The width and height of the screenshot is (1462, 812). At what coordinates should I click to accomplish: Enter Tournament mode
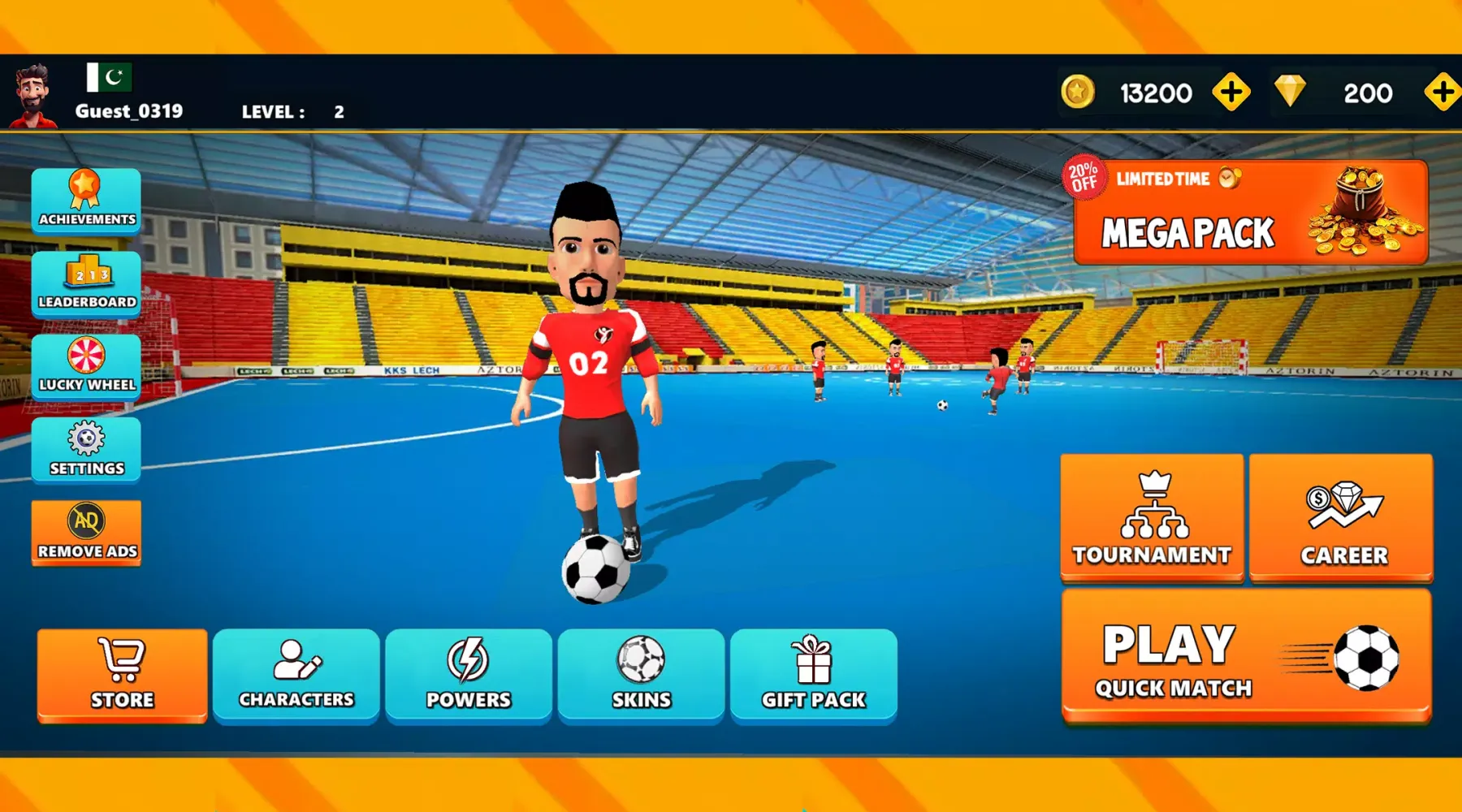[1152, 517]
